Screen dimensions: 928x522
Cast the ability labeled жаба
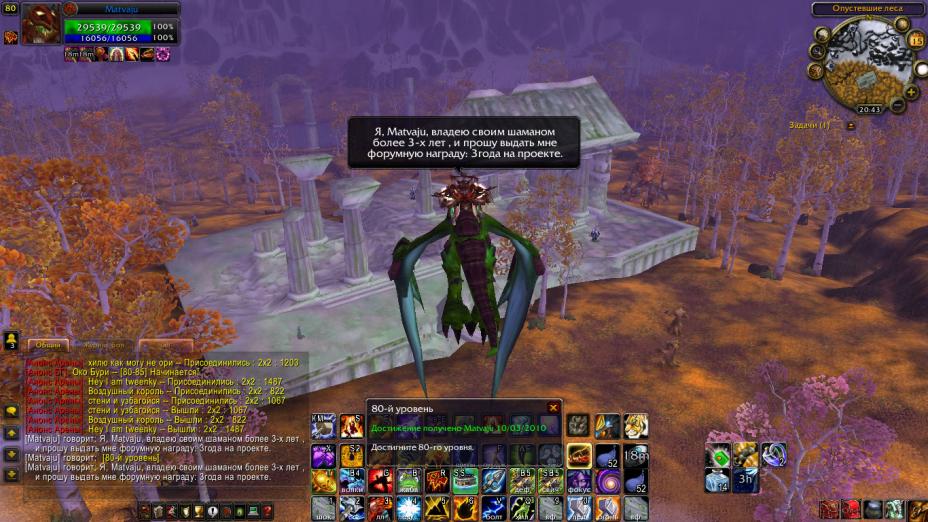(408, 481)
